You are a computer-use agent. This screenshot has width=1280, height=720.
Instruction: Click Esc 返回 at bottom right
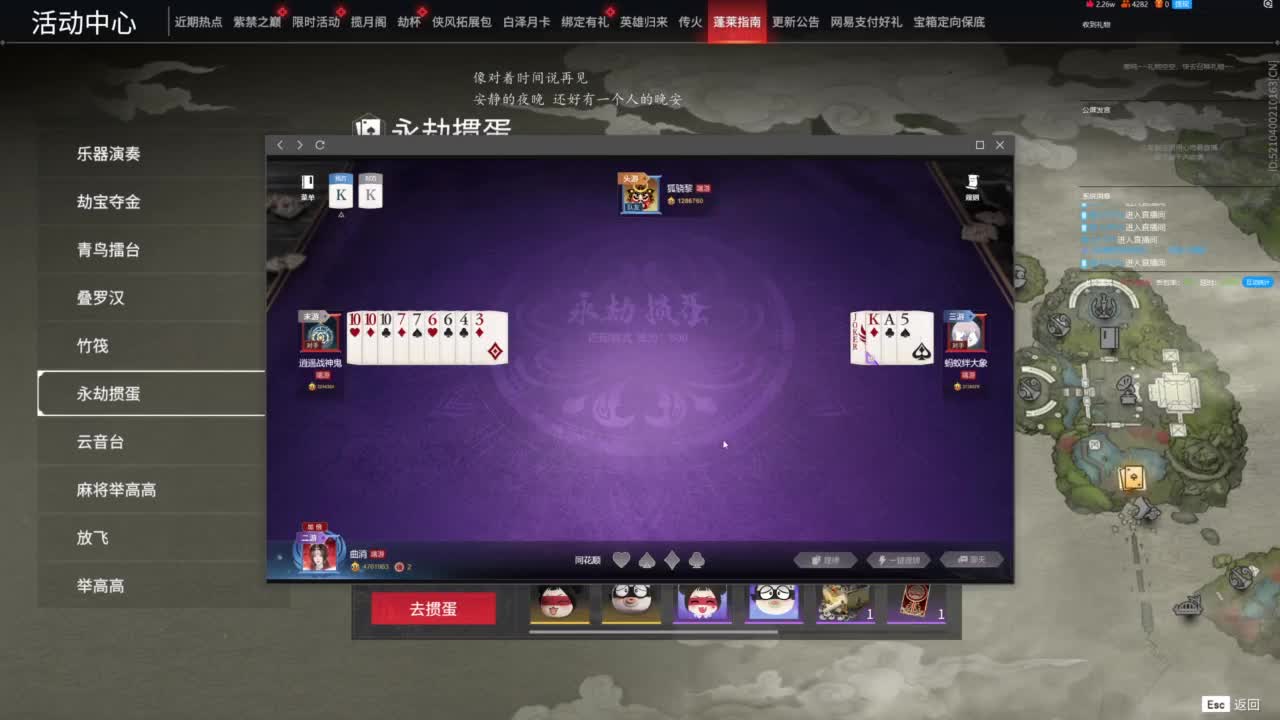click(x=1229, y=704)
